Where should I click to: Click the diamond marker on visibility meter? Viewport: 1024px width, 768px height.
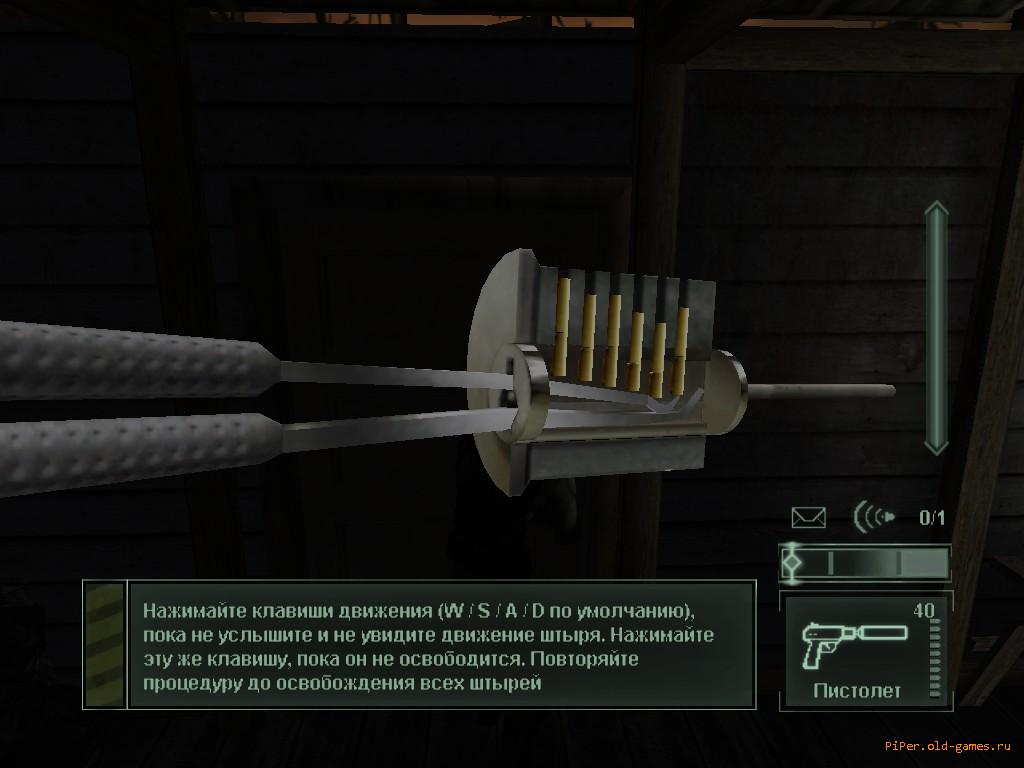792,562
